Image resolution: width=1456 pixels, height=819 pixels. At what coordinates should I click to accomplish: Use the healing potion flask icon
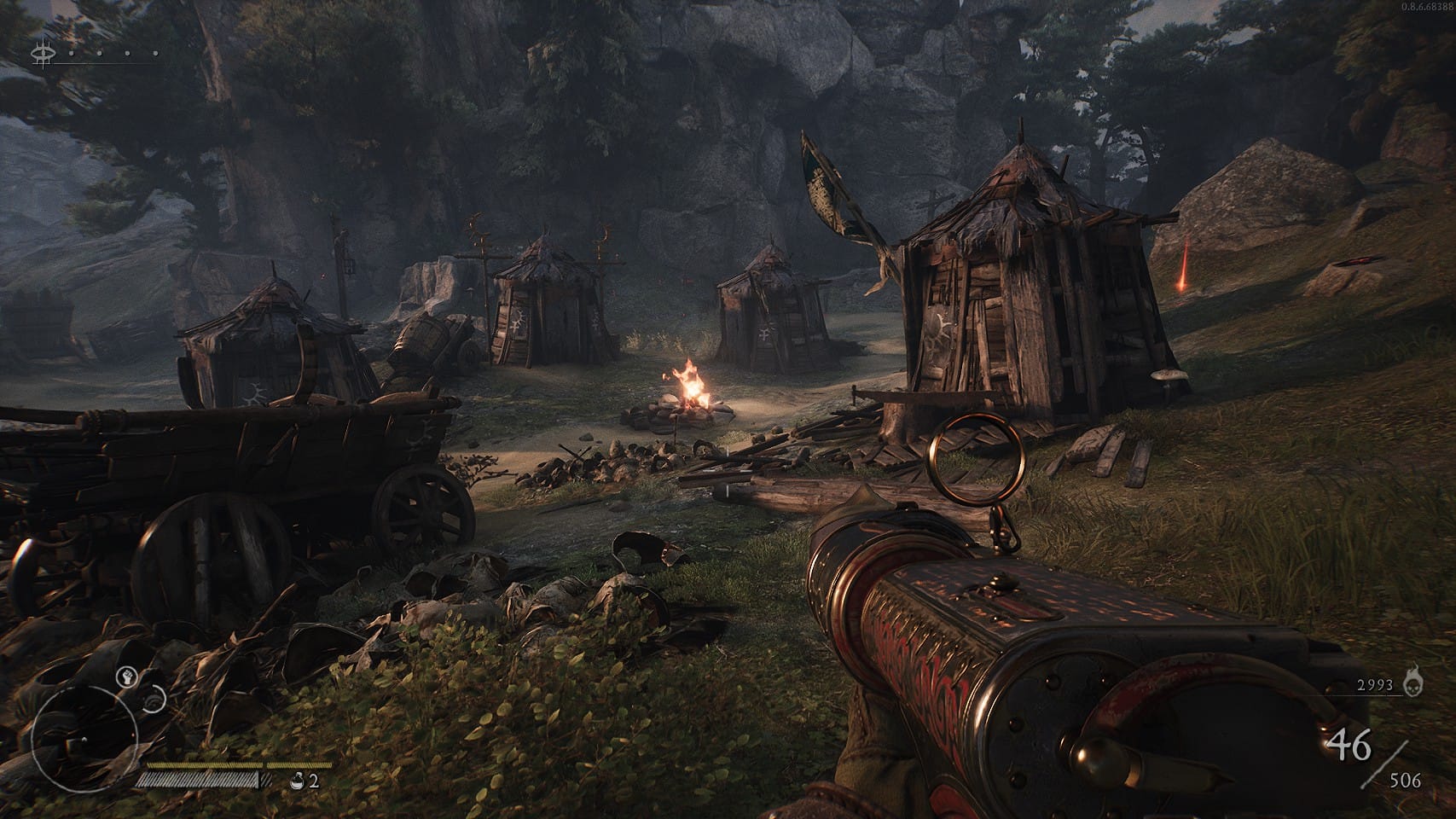click(x=297, y=780)
